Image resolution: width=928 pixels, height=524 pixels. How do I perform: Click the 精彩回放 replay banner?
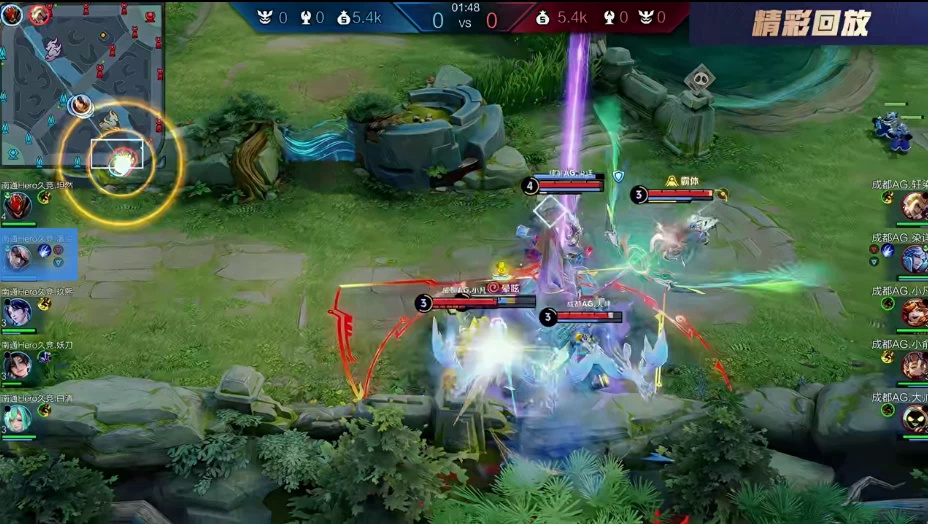[810, 22]
